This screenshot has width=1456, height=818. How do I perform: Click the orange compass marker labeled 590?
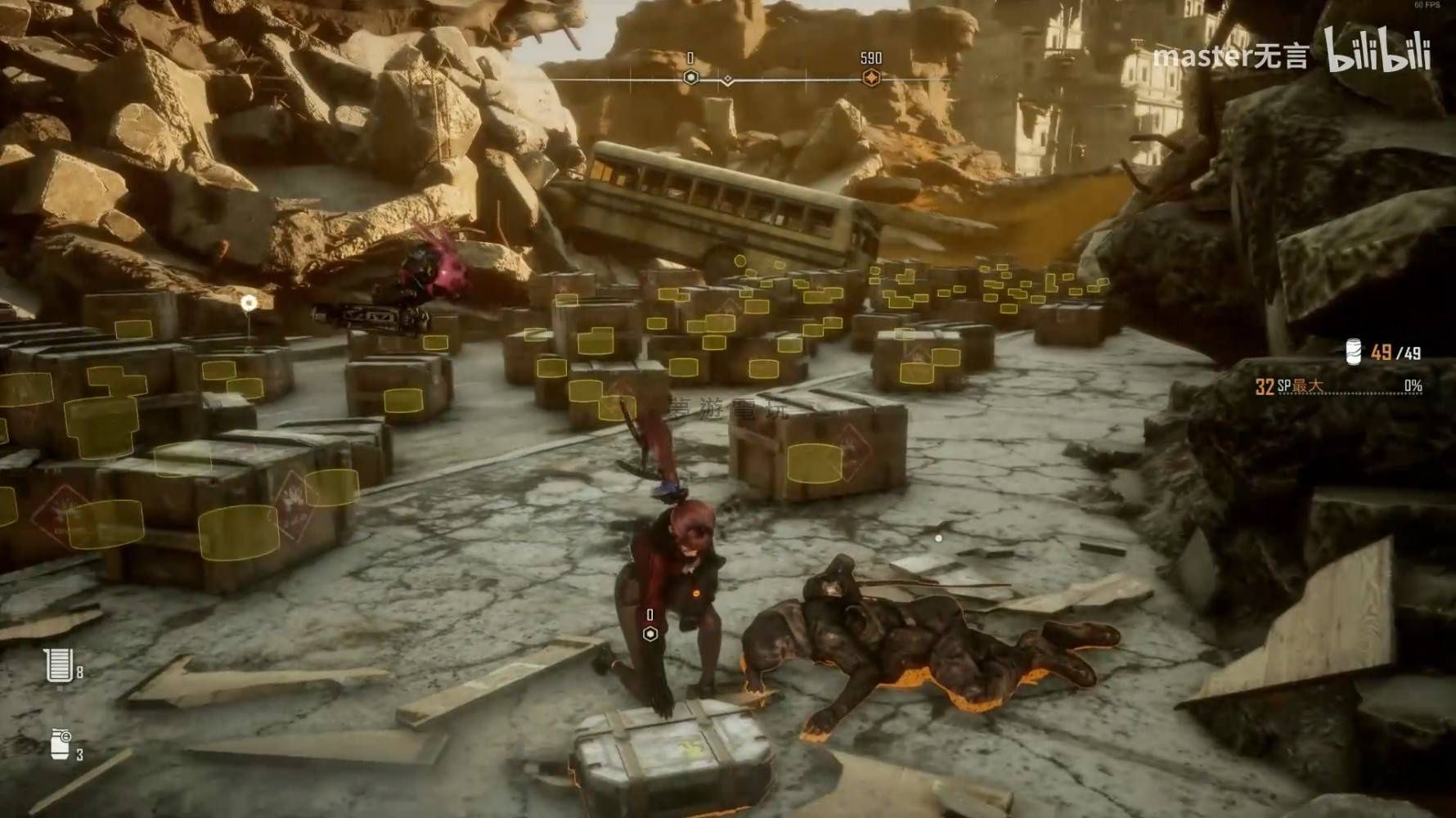871,77
